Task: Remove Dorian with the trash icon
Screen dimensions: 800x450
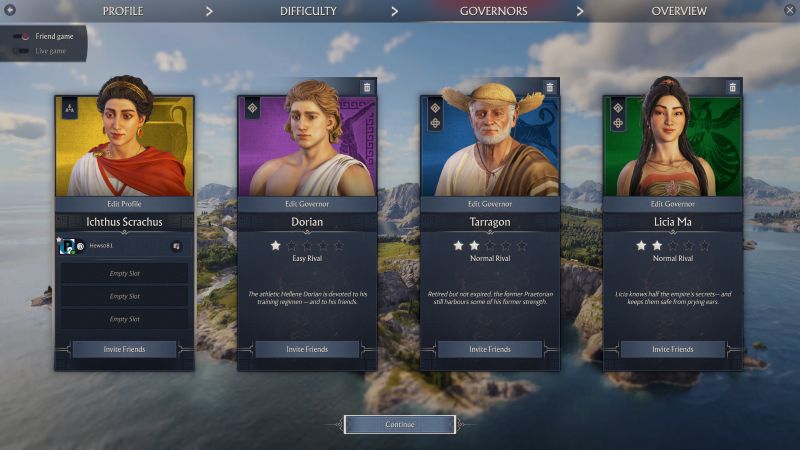Action: pyautogui.click(x=367, y=87)
